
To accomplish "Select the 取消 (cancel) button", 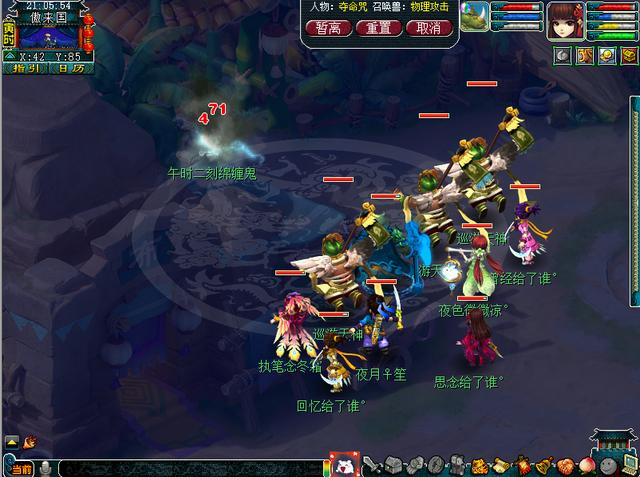I will point(428,28).
